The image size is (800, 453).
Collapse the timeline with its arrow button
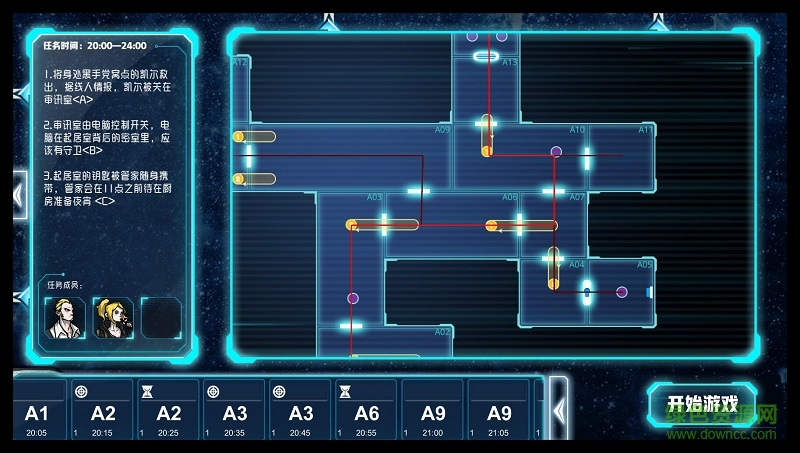tap(558, 409)
